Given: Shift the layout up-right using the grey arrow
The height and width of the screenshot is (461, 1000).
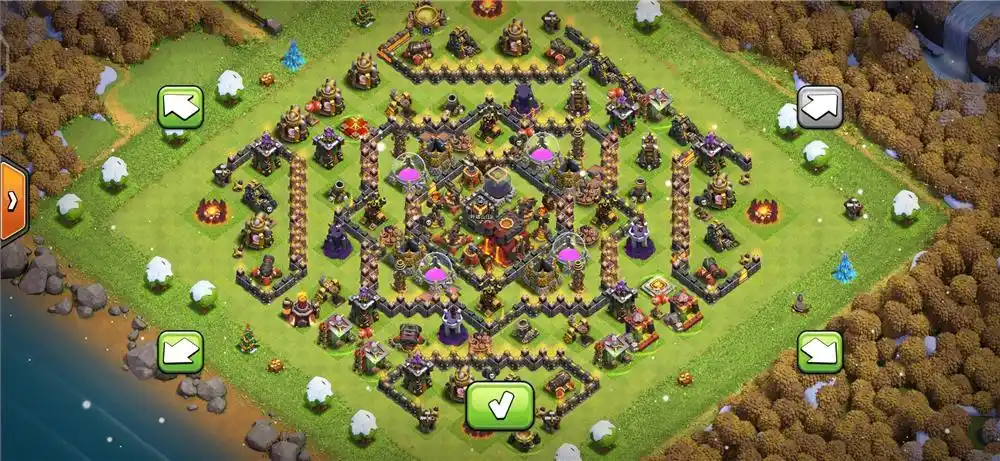Looking at the screenshot, I should click(x=819, y=106).
